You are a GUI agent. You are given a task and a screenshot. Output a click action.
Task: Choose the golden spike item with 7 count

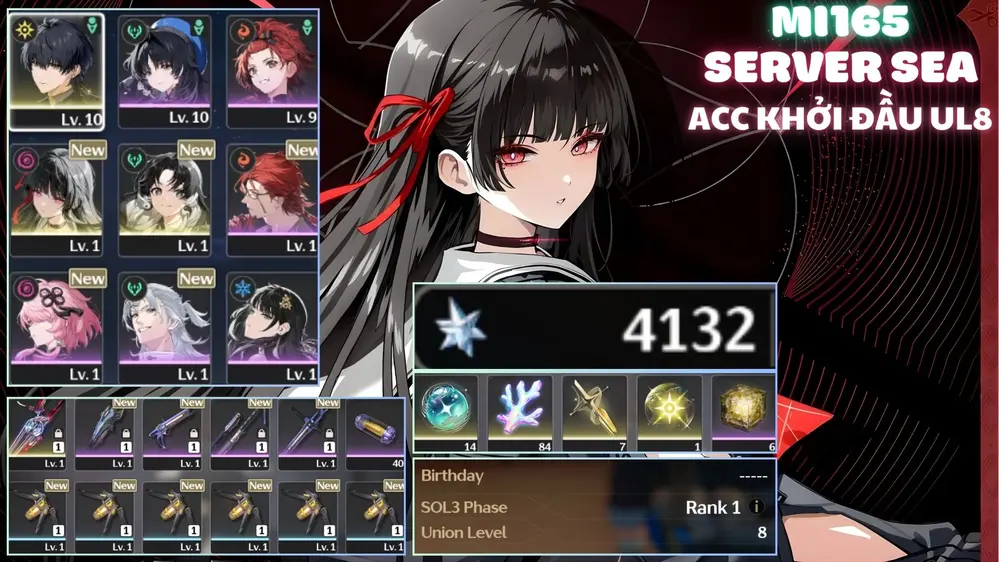[594, 410]
